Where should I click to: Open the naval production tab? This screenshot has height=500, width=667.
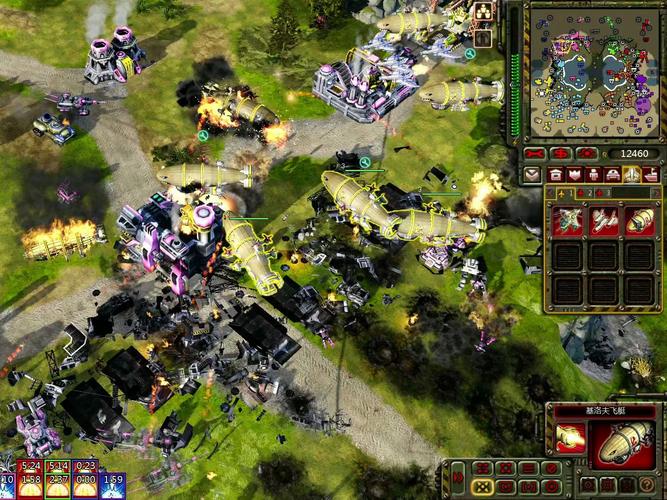649,175
